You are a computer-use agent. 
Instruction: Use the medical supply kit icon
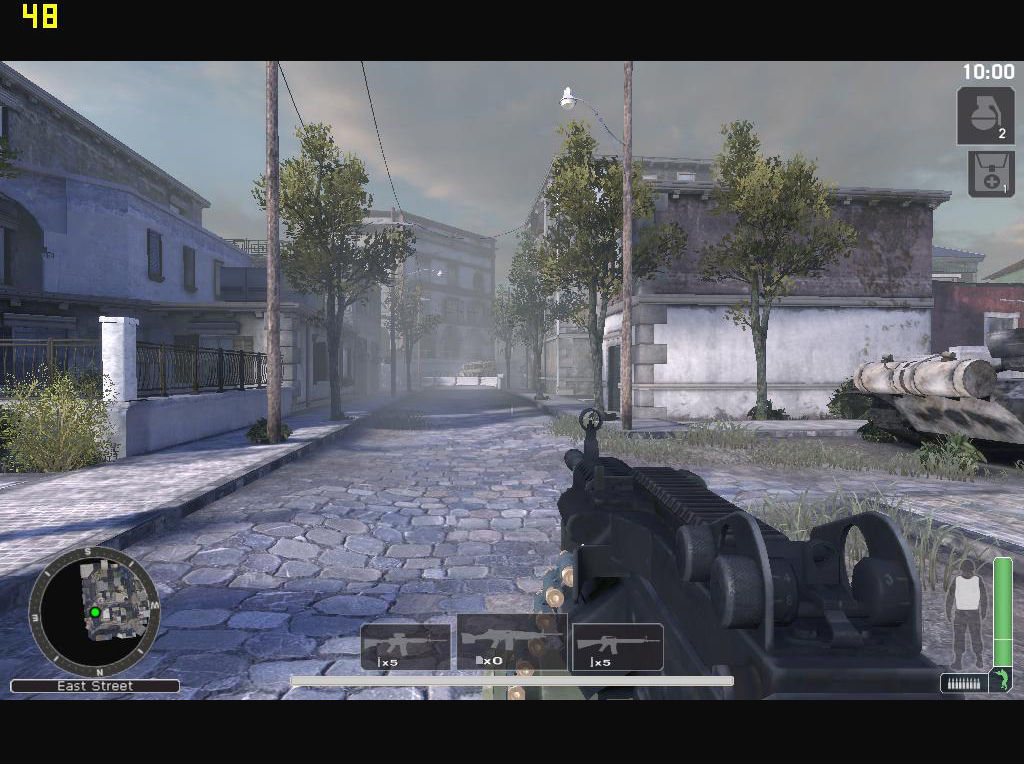tap(990, 173)
